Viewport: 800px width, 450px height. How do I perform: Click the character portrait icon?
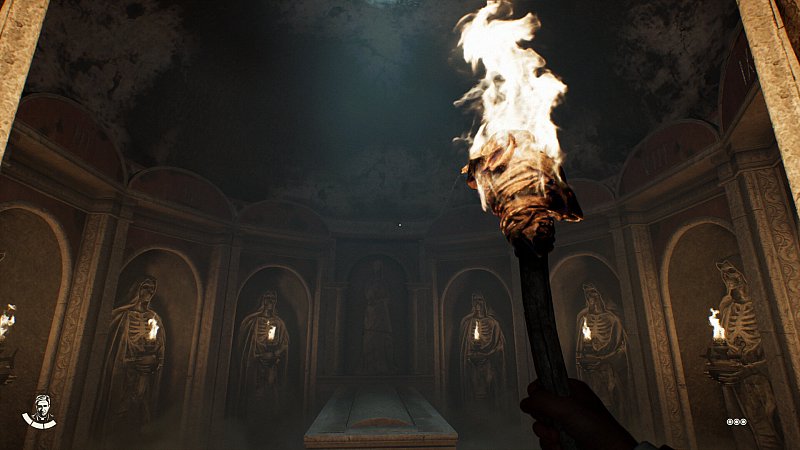39,410
